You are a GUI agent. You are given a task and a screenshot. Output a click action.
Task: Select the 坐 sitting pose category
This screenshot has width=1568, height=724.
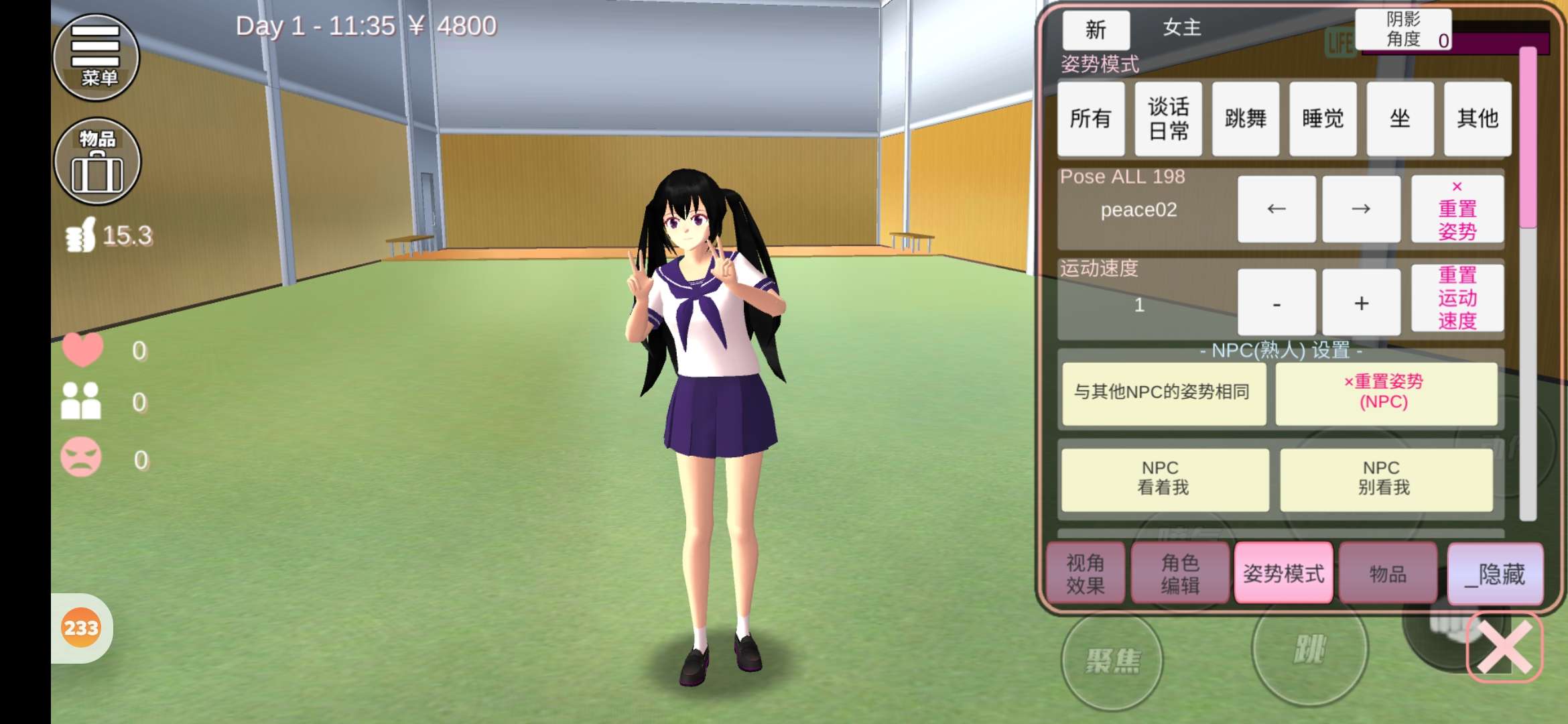click(x=1400, y=119)
